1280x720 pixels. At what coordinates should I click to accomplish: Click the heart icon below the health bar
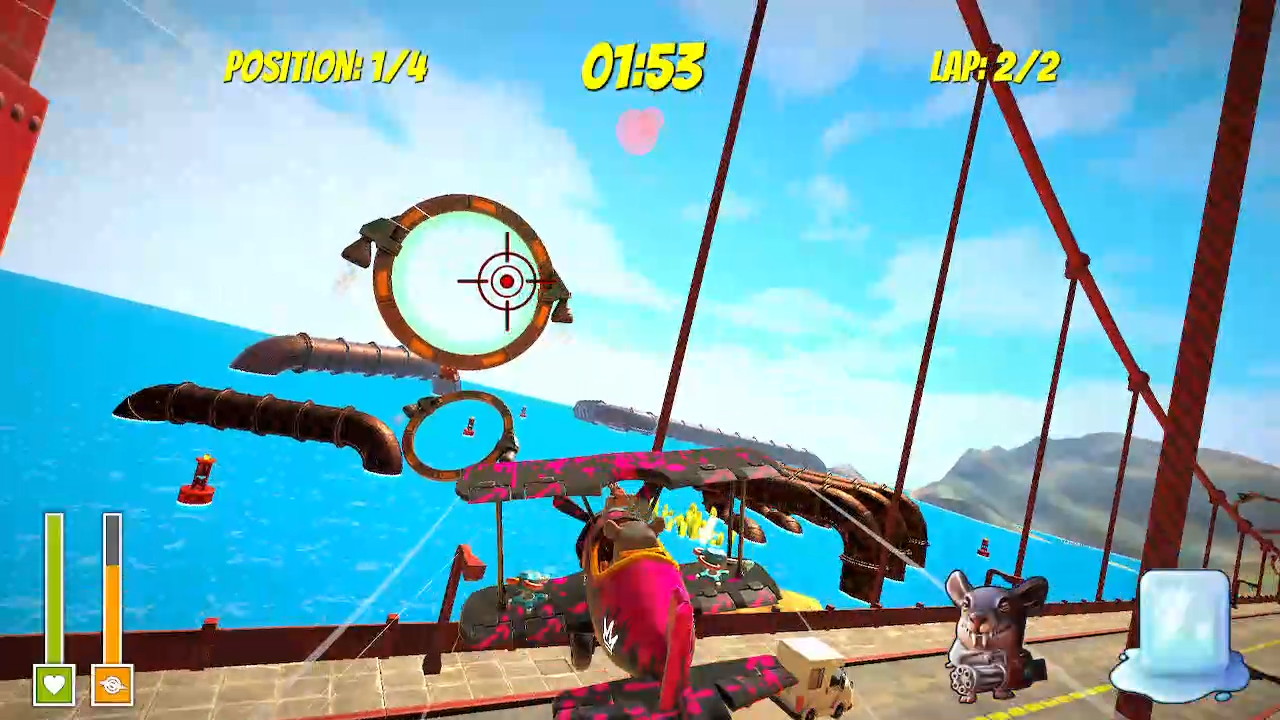[x=55, y=686]
